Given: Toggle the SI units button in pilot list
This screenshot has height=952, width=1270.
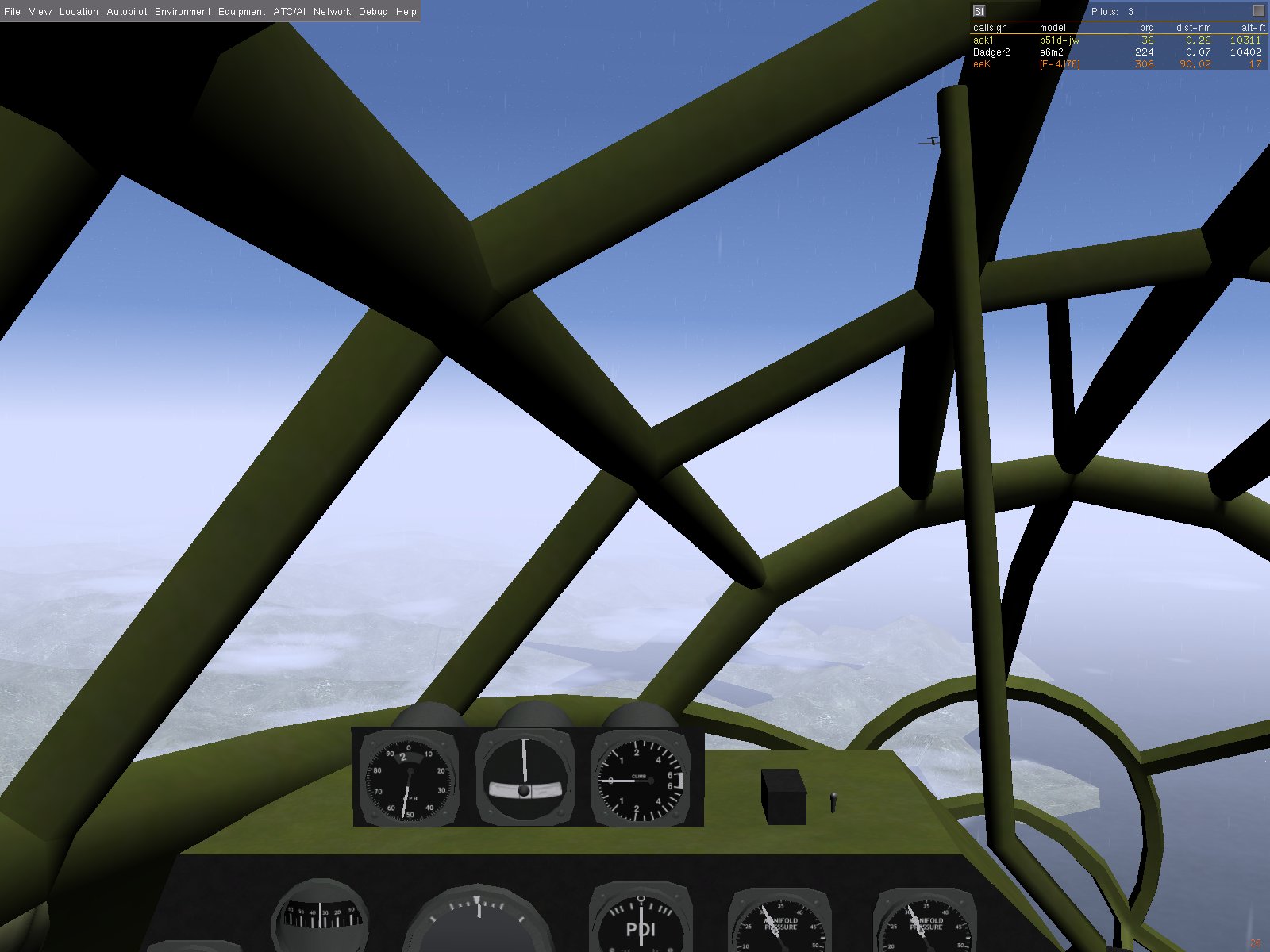Looking at the screenshot, I should coord(979,11).
